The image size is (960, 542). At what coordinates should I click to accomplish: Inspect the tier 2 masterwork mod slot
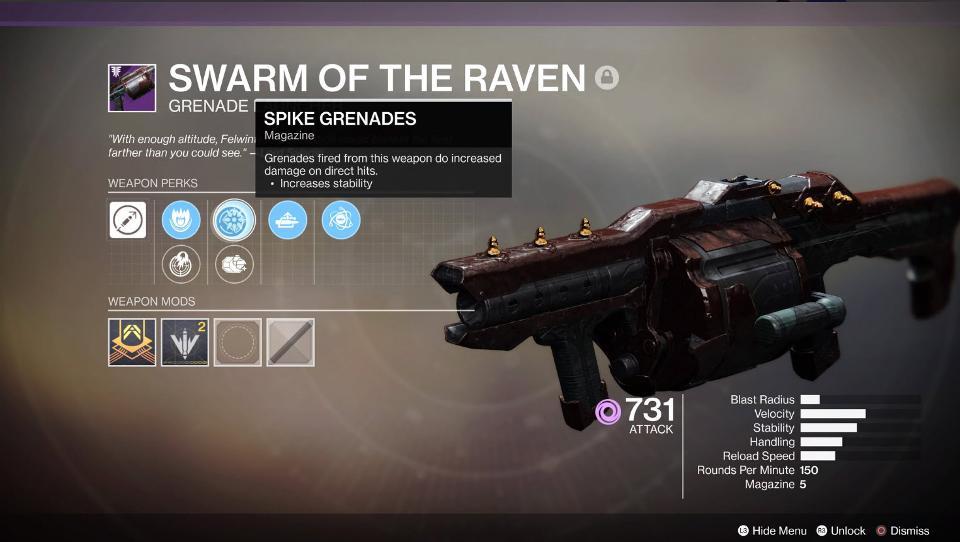coord(185,342)
